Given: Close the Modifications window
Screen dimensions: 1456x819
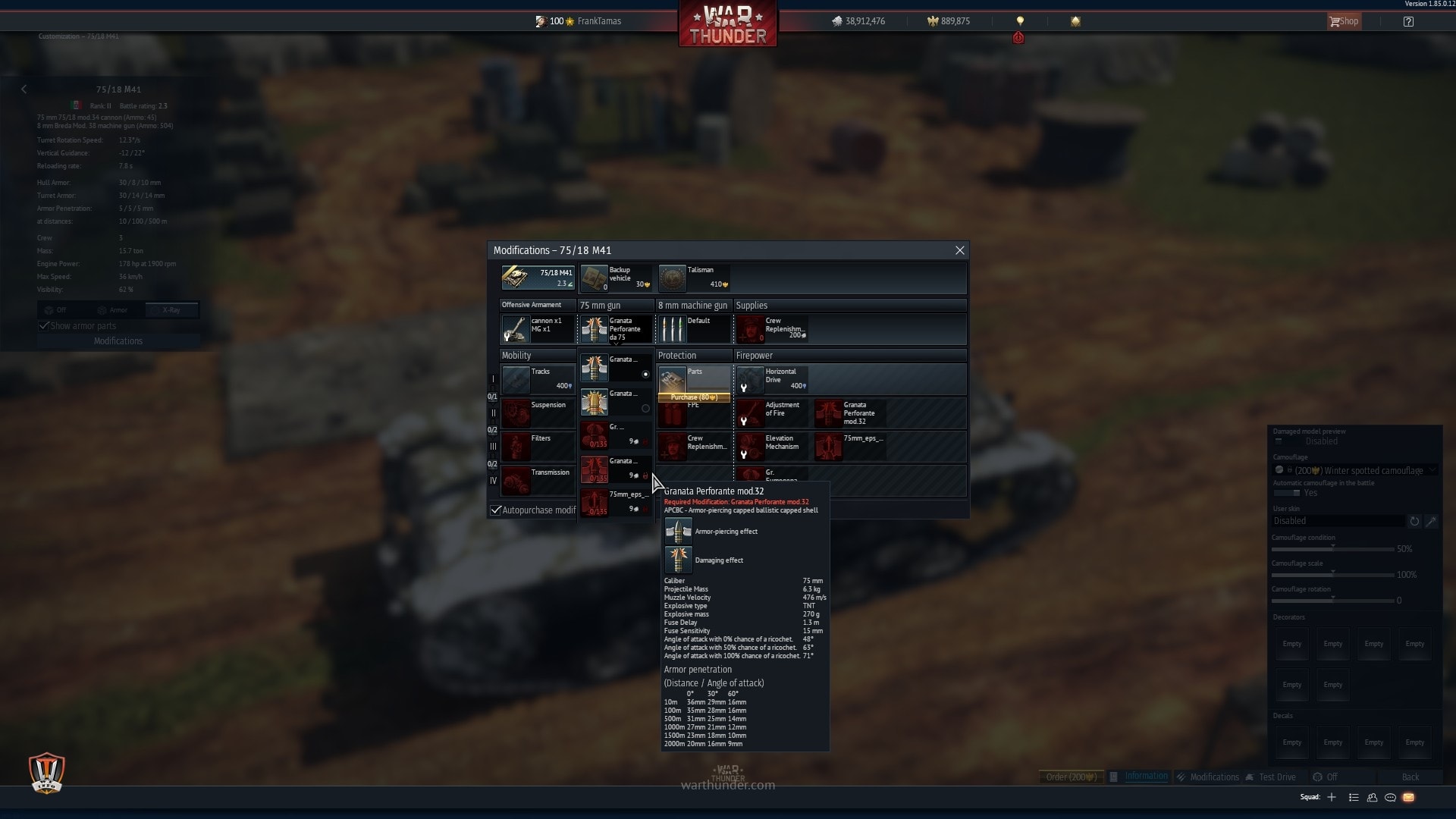Looking at the screenshot, I should pyautogui.click(x=959, y=250).
